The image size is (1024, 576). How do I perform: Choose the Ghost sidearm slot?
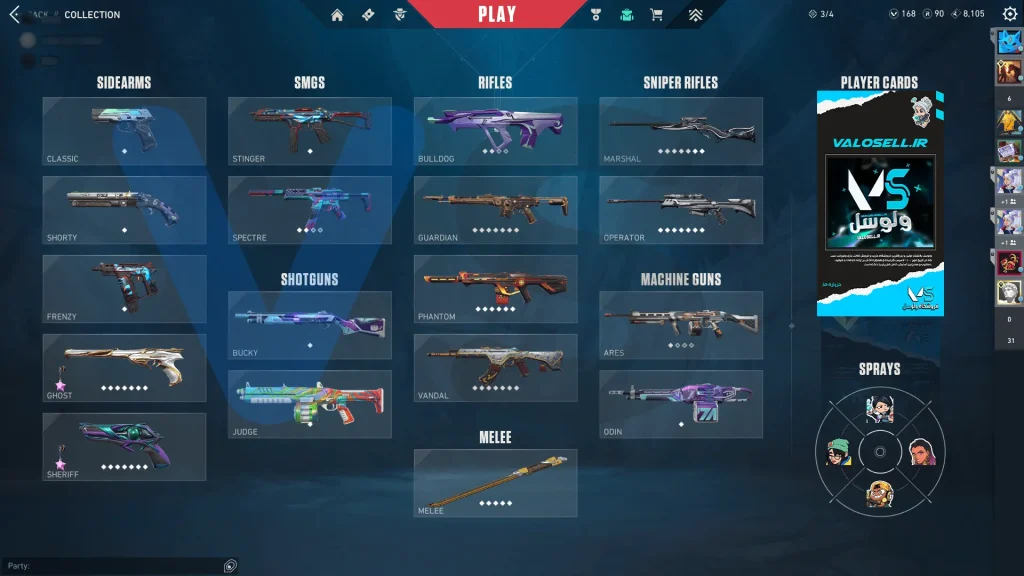[x=124, y=368]
